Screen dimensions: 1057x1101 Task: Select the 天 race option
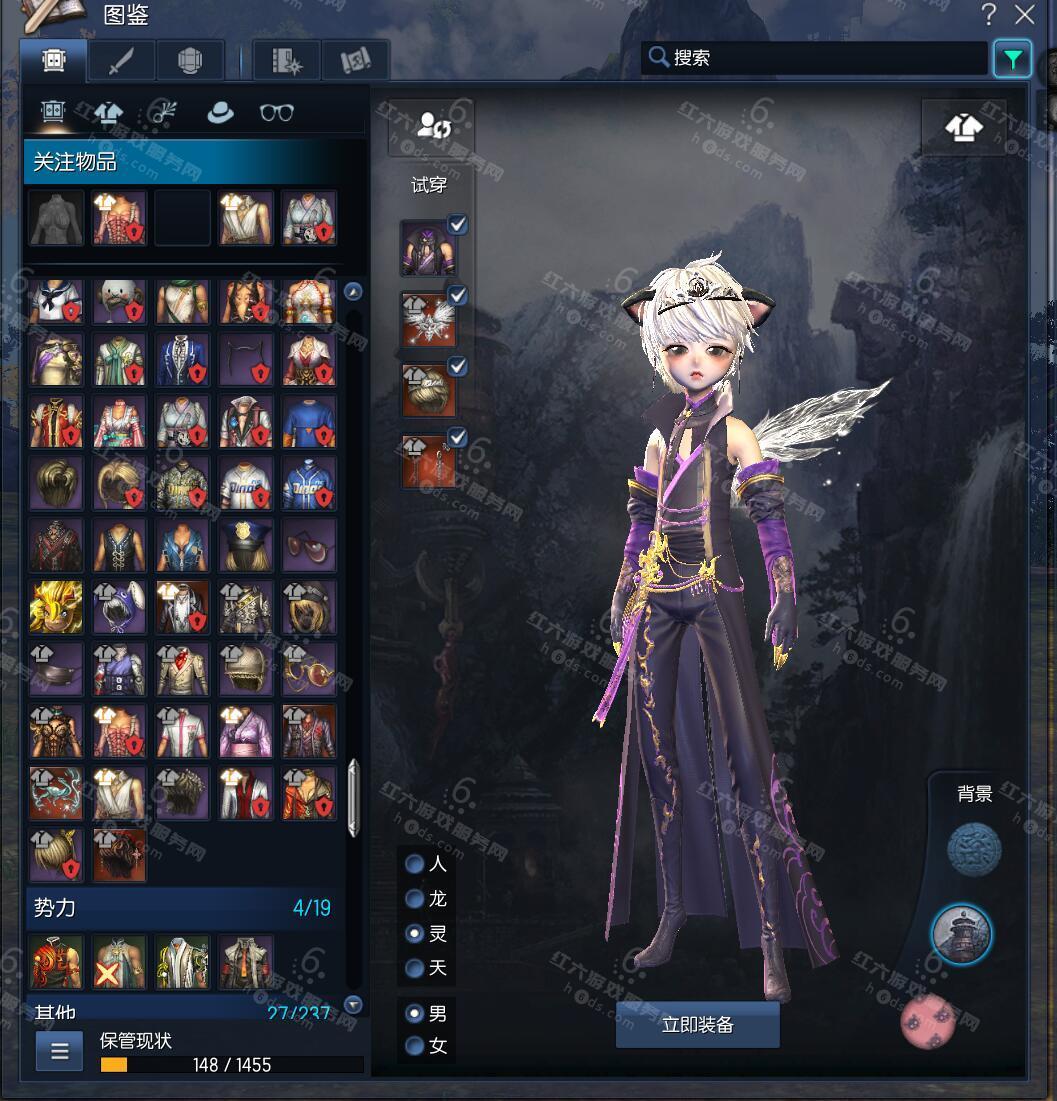(415, 968)
